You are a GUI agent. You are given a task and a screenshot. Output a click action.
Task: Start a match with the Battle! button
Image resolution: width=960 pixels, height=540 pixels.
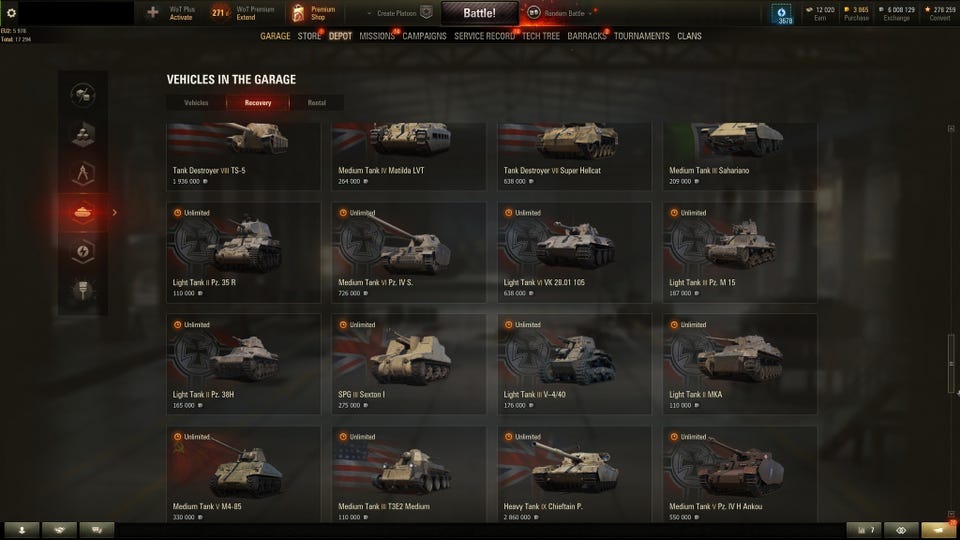479,13
